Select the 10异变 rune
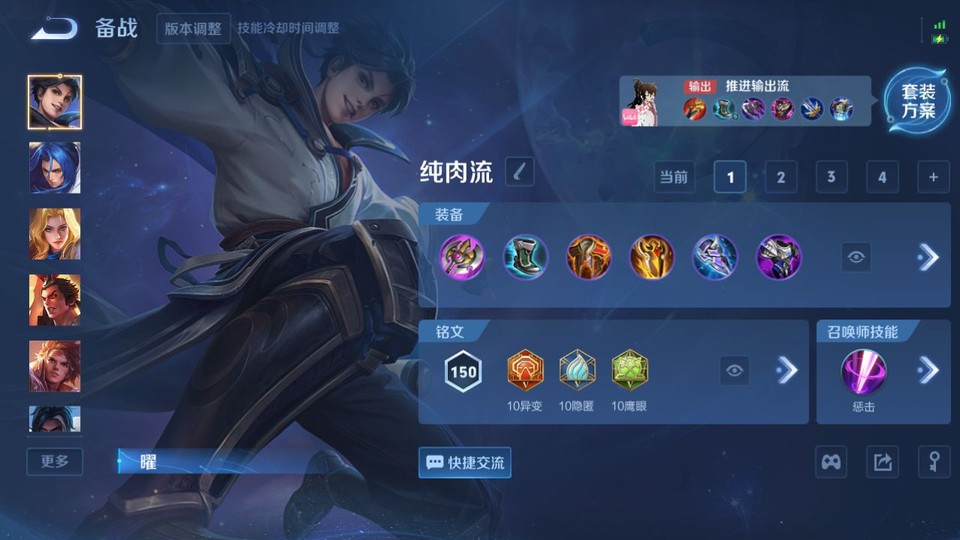 524,372
